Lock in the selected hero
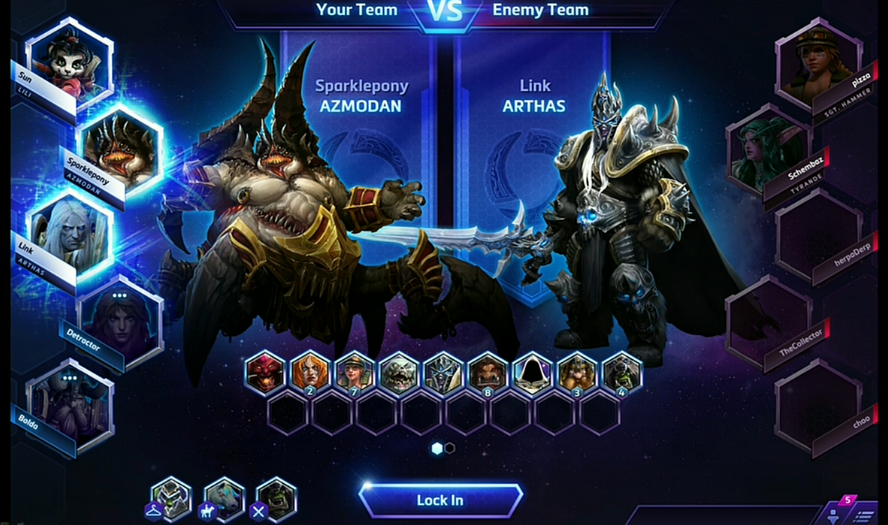Image resolution: width=888 pixels, height=525 pixels. click(x=440, y=500)
